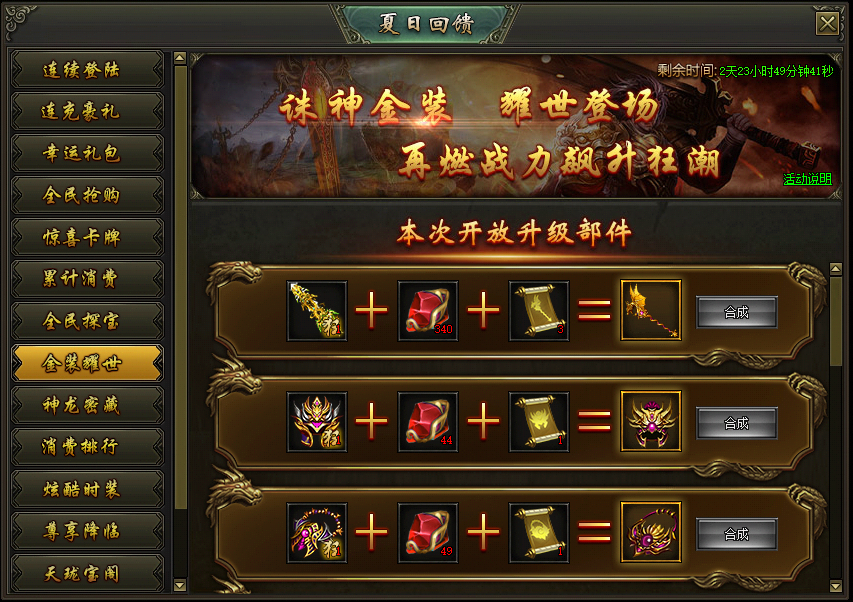The width and height of the screenshot is (853, 602).
Task: Open the 连充豪礼 tab
Action: (87, 112)
